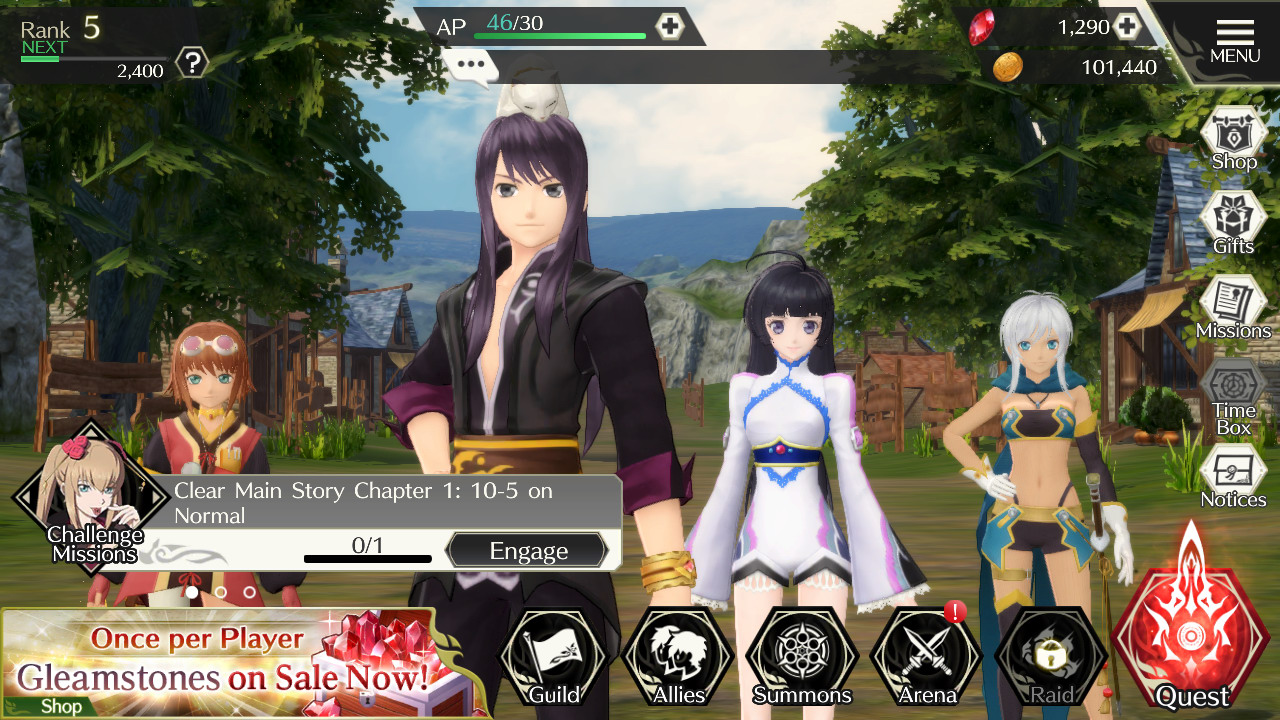Open the Time Box
The width and height of the screenshot is (1280, 720).
tap(1233, 396)
